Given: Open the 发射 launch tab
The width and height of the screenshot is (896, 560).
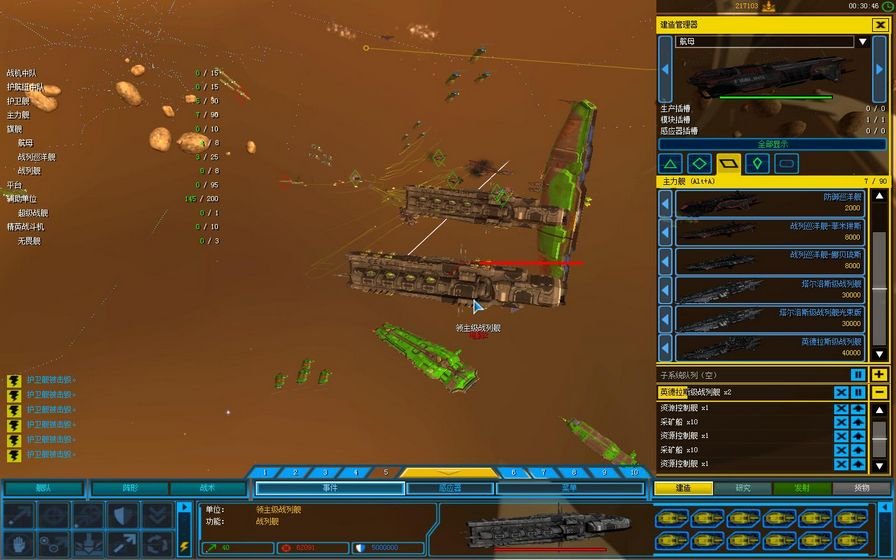Looking at the screenshot, I should pos(802,488).
